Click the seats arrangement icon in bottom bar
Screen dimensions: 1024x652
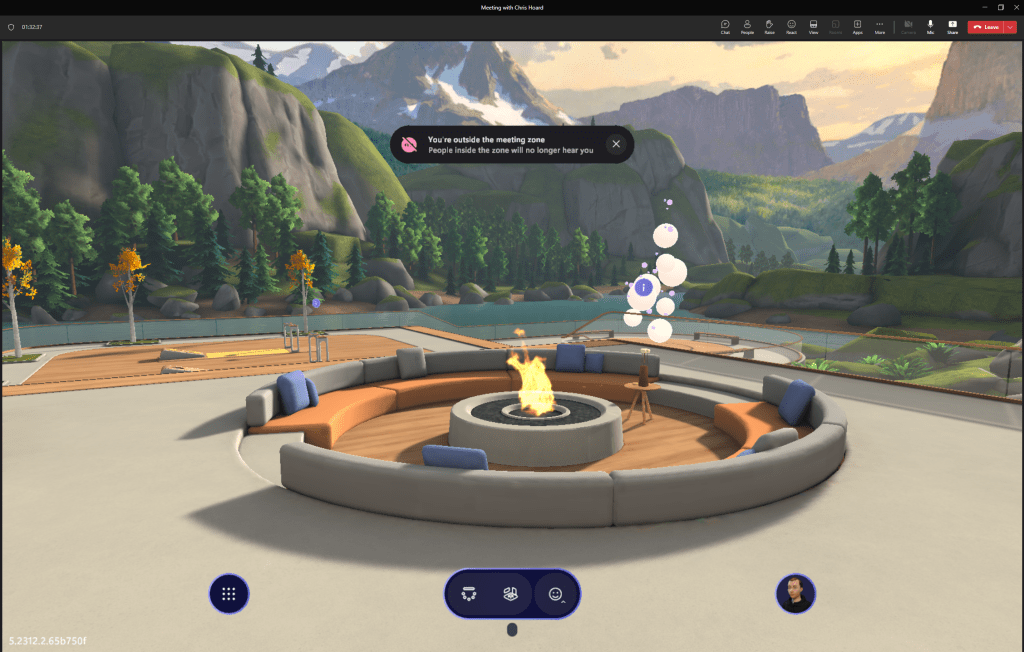[469, 594]
